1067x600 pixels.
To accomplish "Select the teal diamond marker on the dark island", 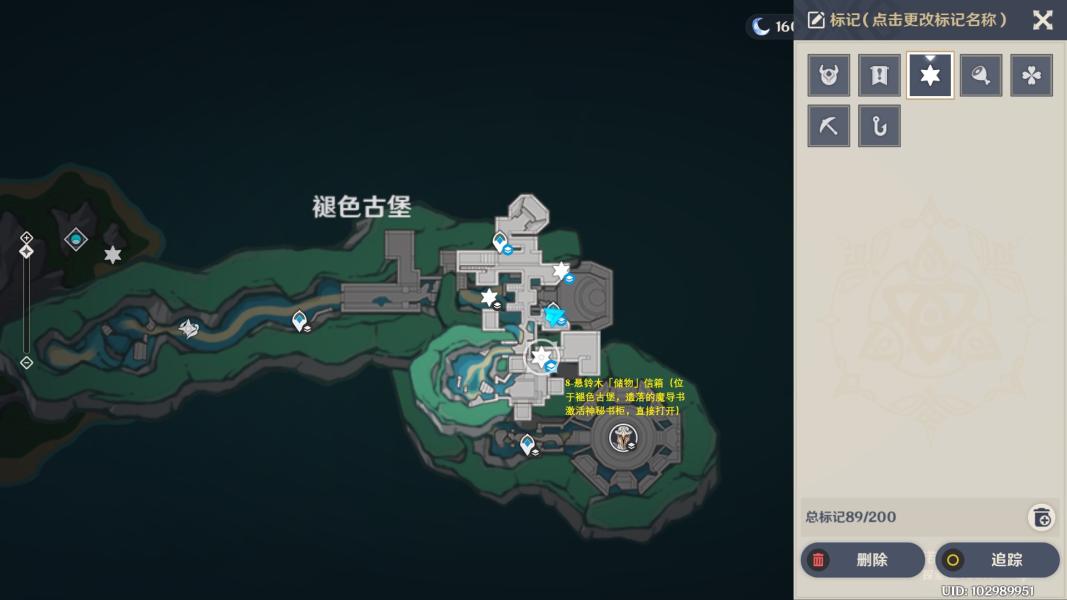I will click(x=76, y=239).
